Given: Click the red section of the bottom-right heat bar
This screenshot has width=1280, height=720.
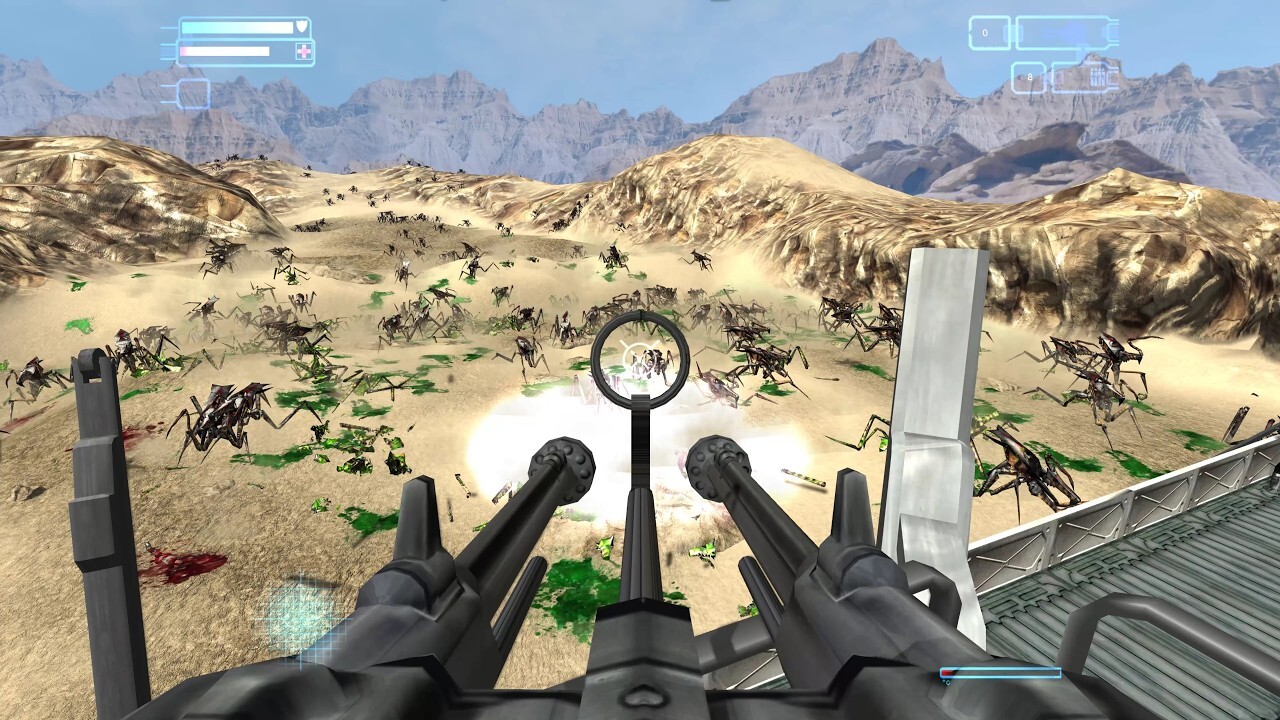Looking at the screenshot, I should [x=947, y=671].
